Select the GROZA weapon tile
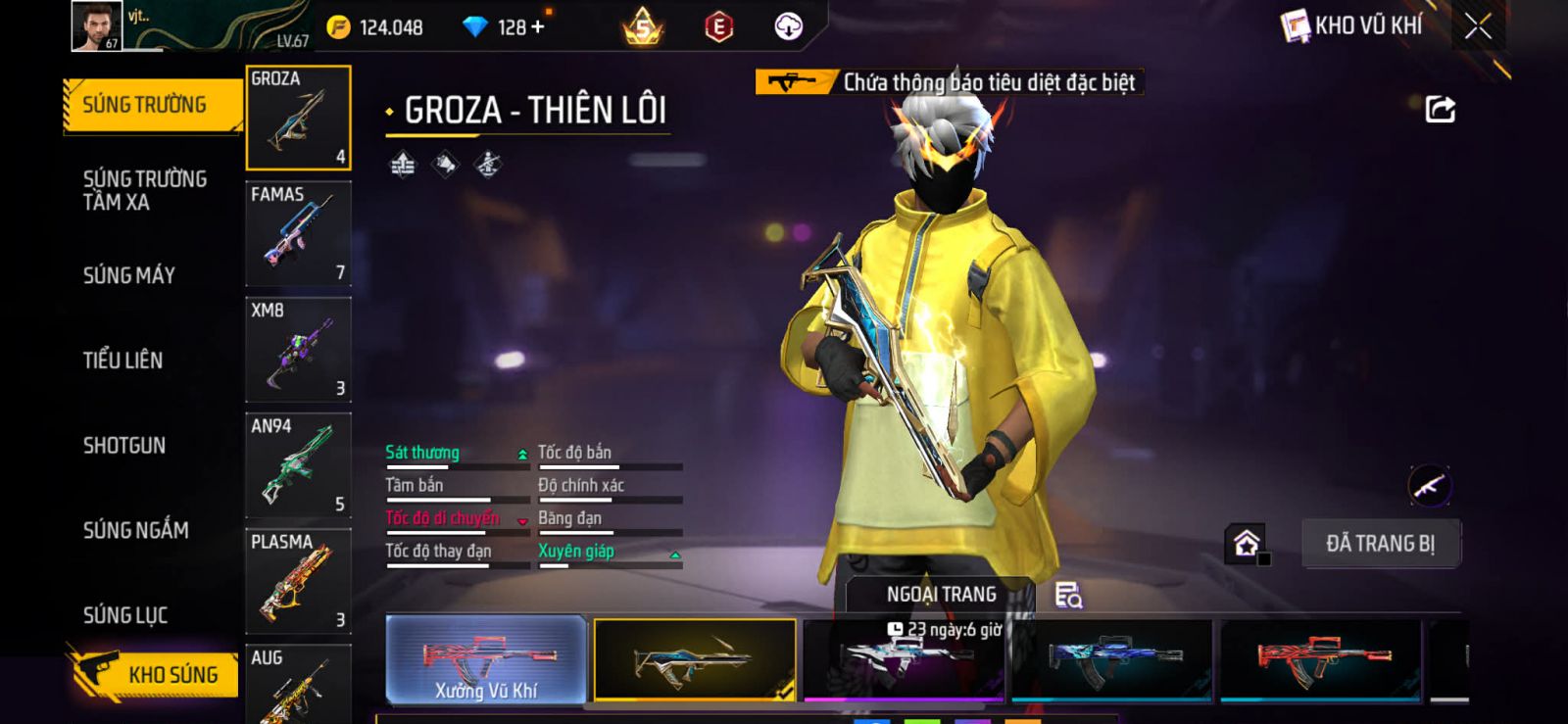Viewport: 1568px width, 724px height. tap(298, 118)
